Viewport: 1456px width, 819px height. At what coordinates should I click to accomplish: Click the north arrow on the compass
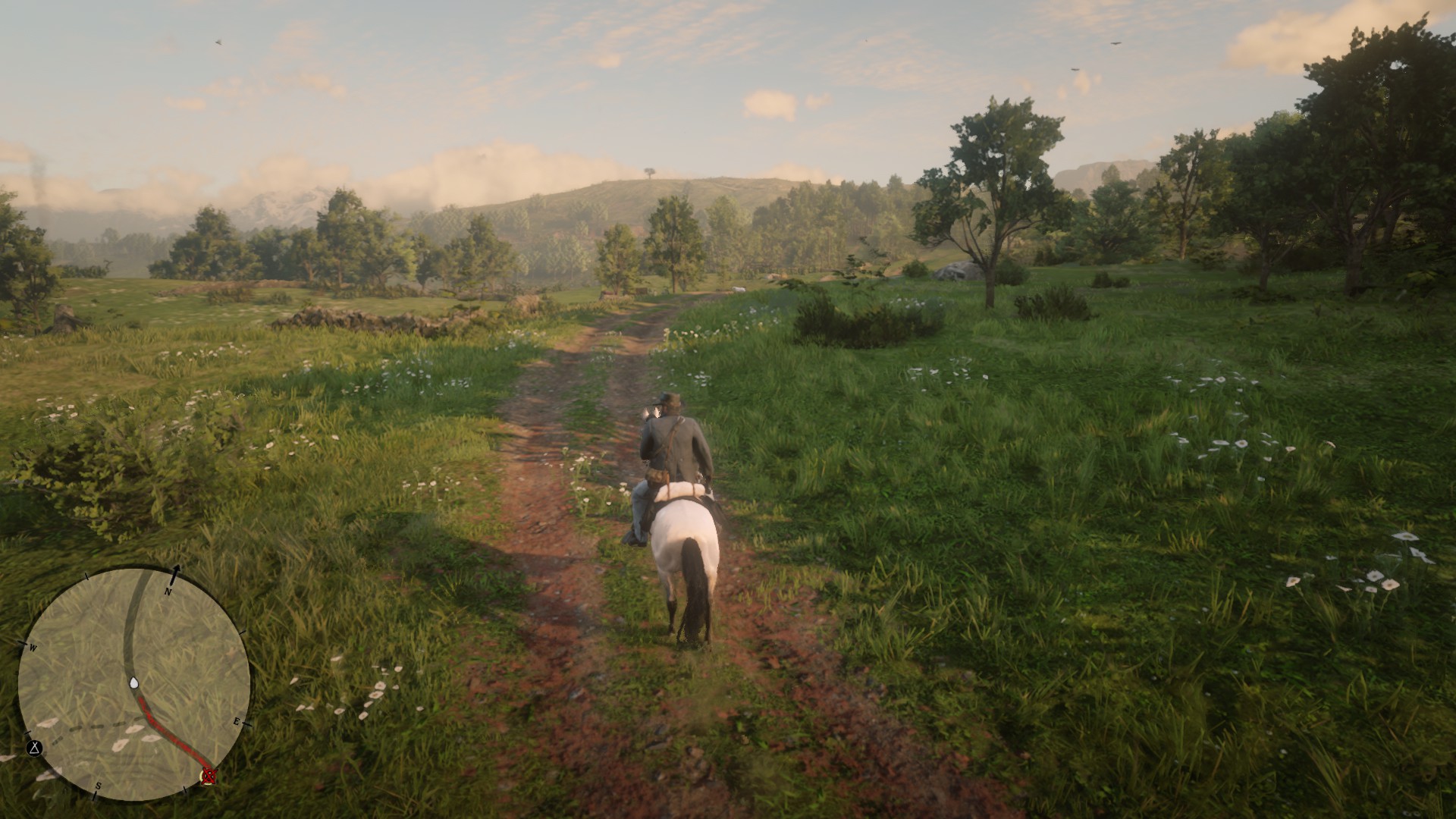(x=177, y=572)
